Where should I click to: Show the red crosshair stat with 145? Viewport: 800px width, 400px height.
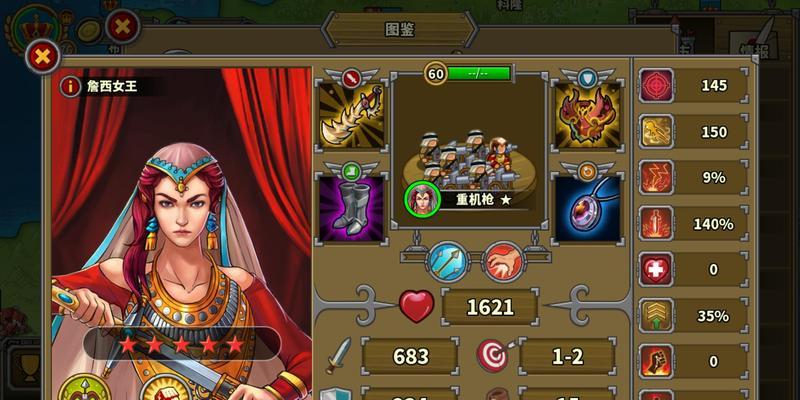[x=658, y=86]
